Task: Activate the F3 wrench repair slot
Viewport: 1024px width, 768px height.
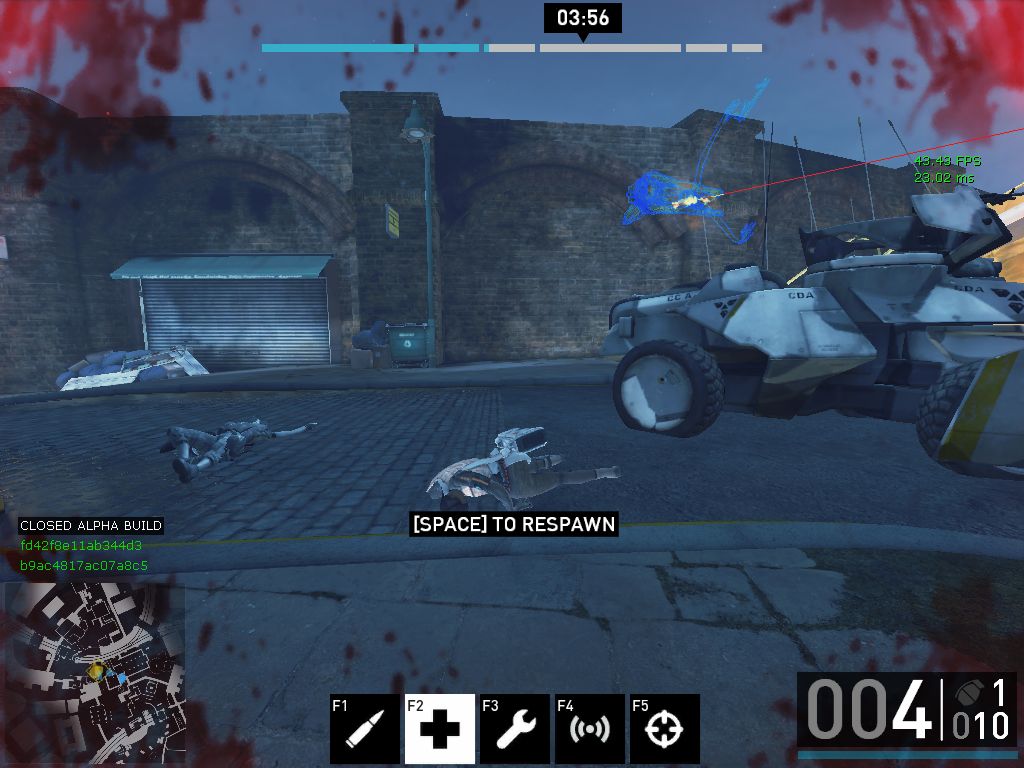Action: point(515,729)
